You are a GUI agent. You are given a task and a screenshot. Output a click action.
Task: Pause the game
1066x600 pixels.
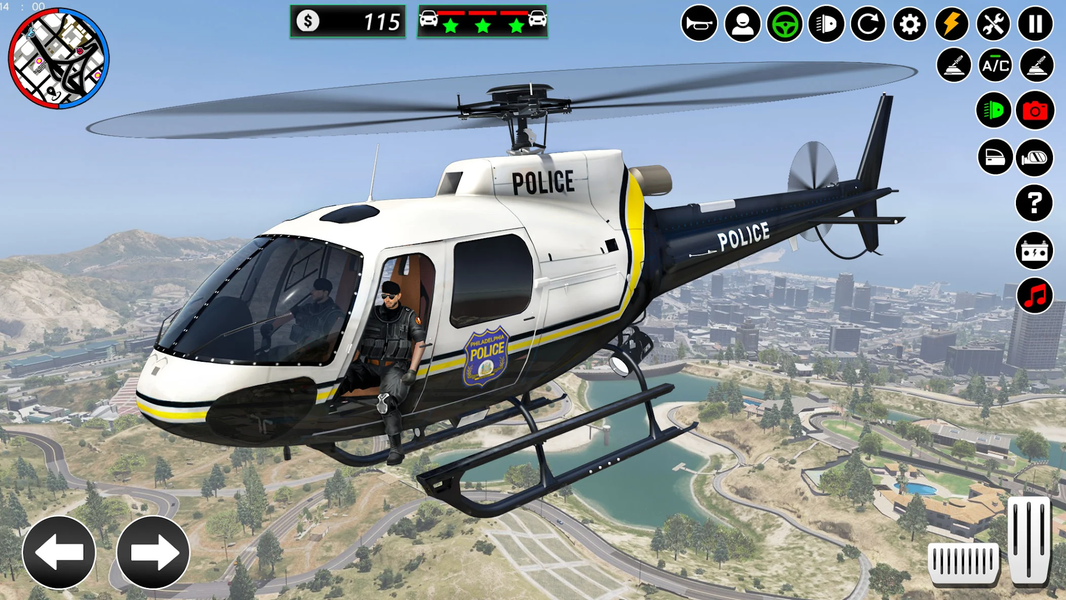tap(1035, 23)
